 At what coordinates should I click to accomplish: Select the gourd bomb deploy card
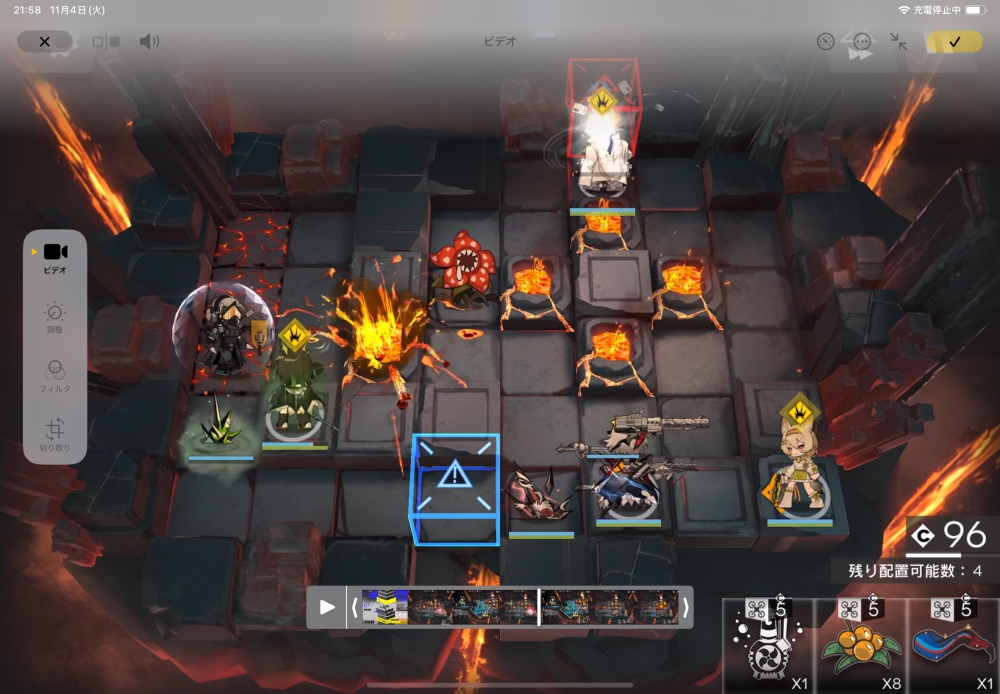point(768,646)
